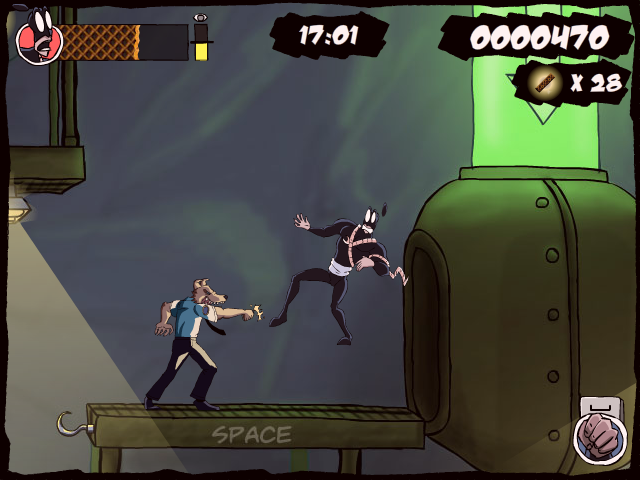Select the eye visibility meter icon
Screen dimensions: 640x480
201,18
